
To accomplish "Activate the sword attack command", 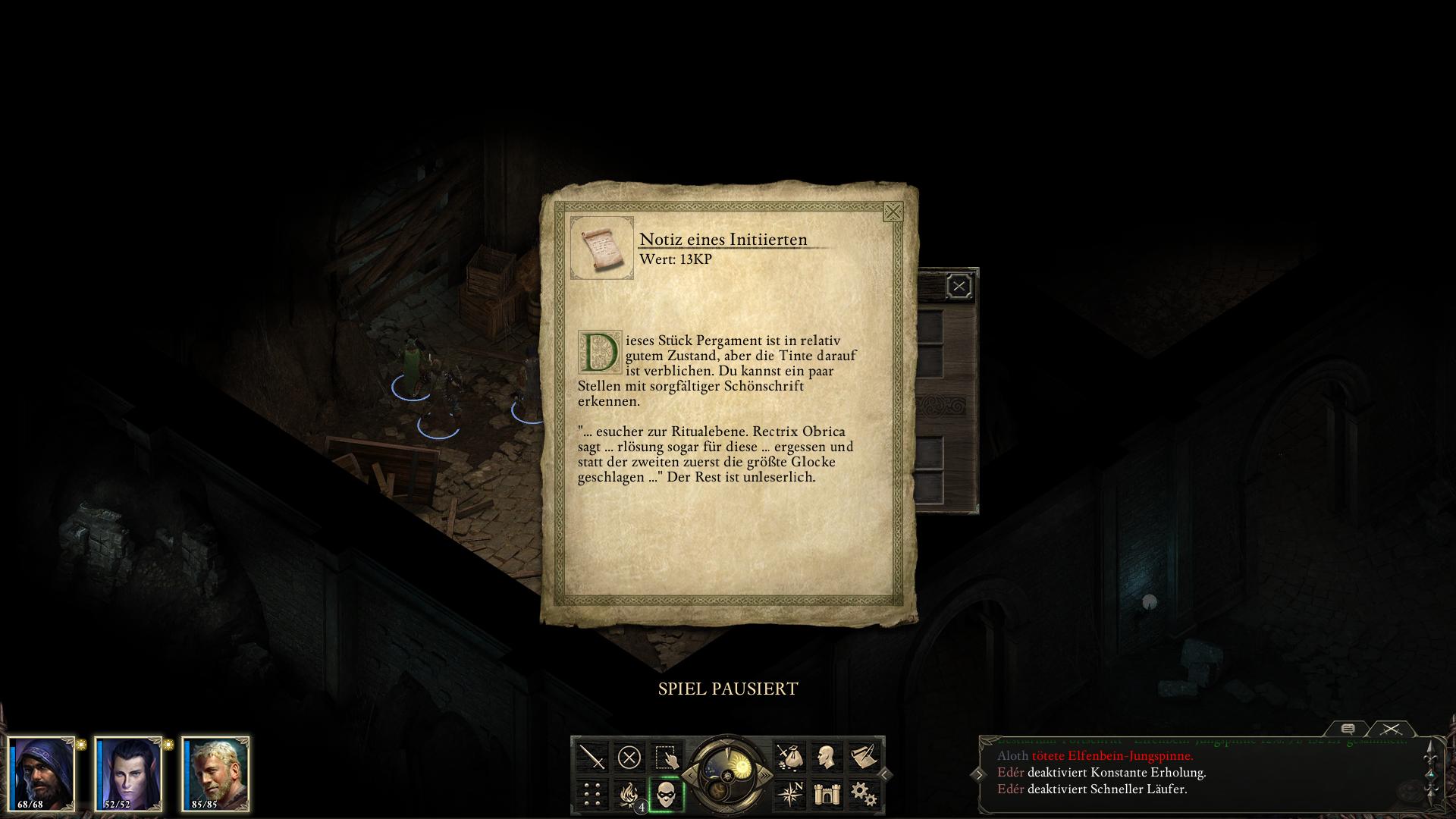I will click(592, 757).
